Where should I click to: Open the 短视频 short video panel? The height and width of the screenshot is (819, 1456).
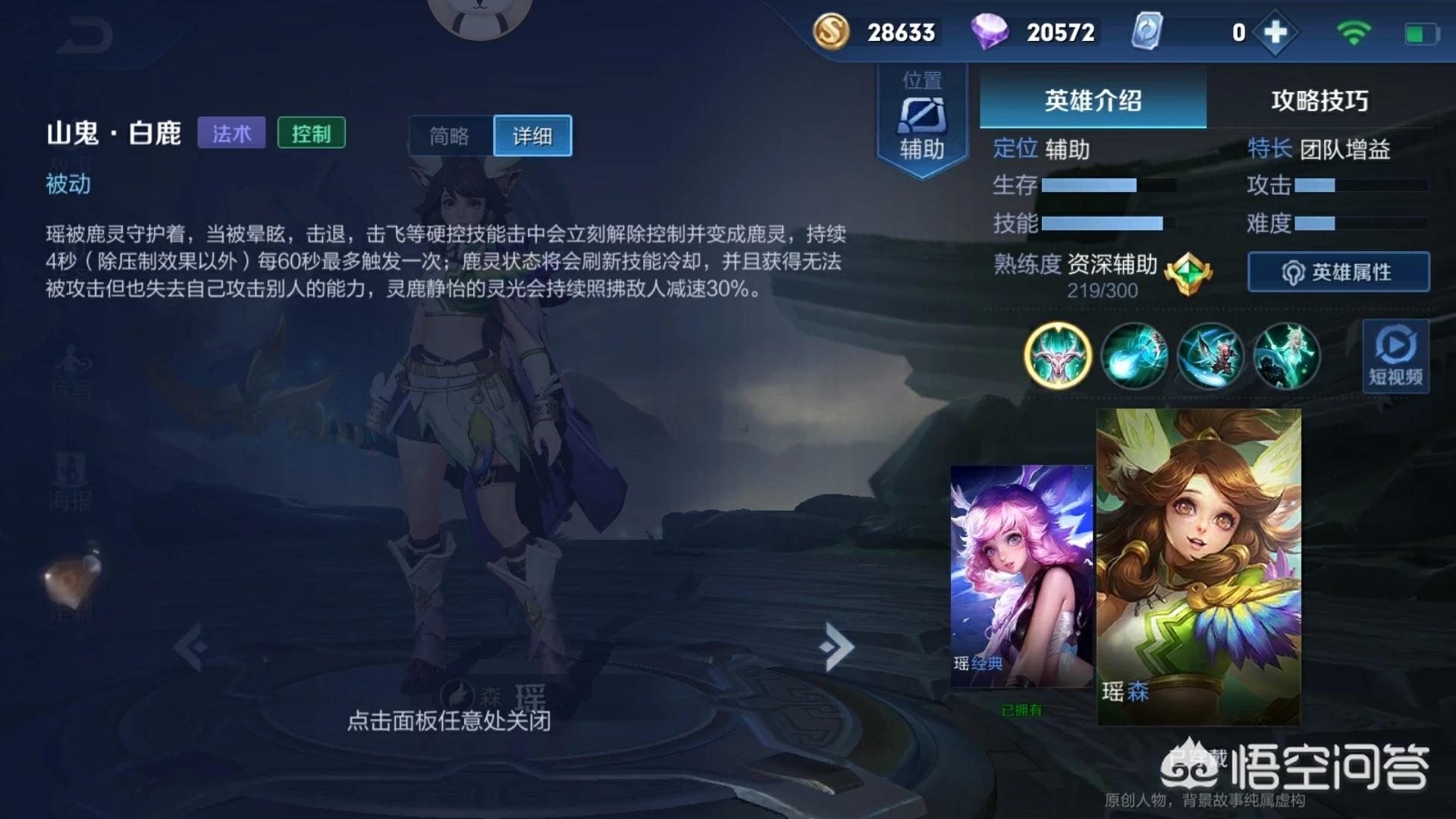coord(1398,356)
